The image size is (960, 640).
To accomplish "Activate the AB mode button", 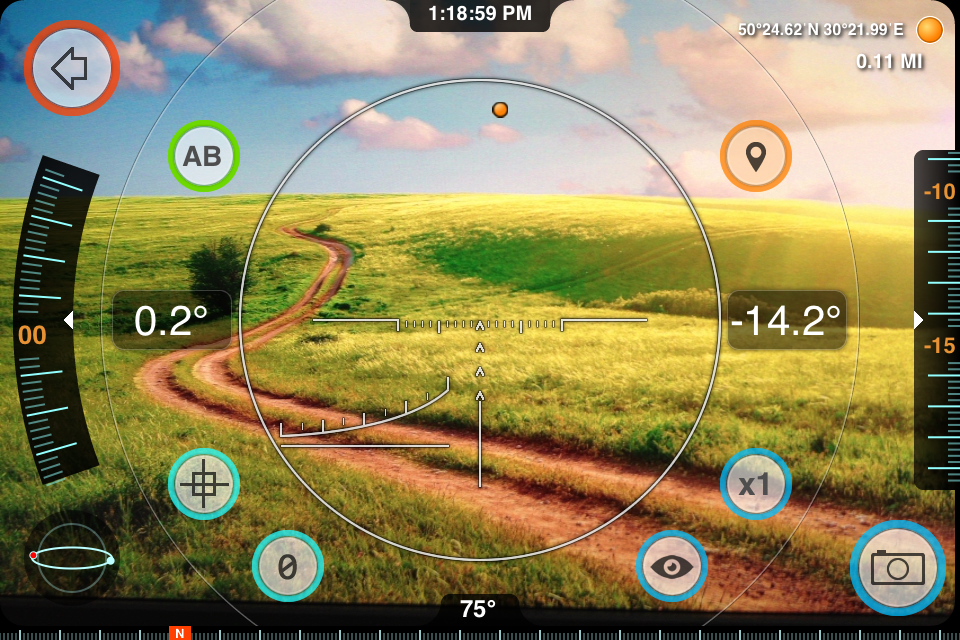I will click(x=202, y=156).
